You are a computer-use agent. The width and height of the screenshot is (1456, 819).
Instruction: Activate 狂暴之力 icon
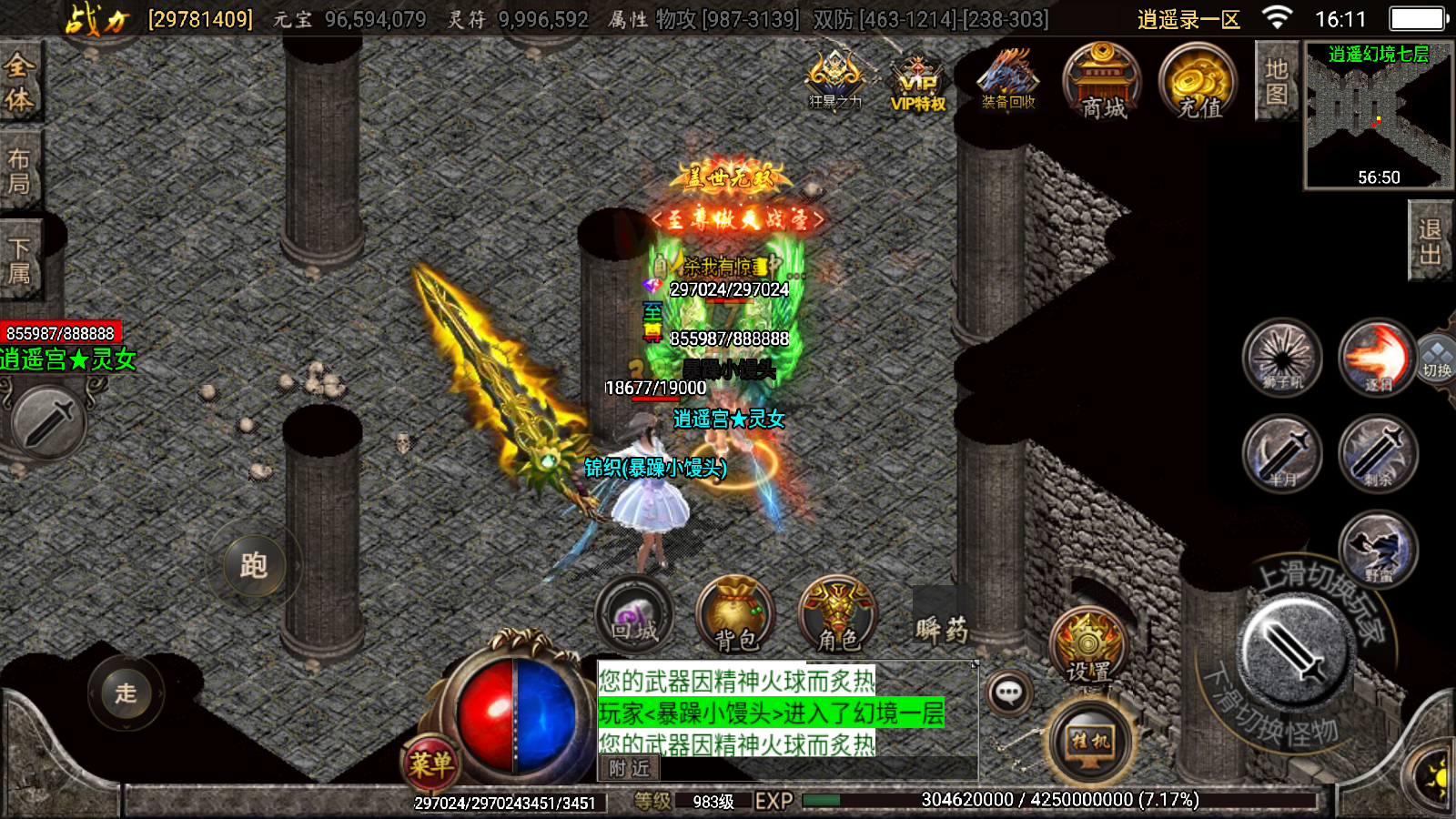834,80
